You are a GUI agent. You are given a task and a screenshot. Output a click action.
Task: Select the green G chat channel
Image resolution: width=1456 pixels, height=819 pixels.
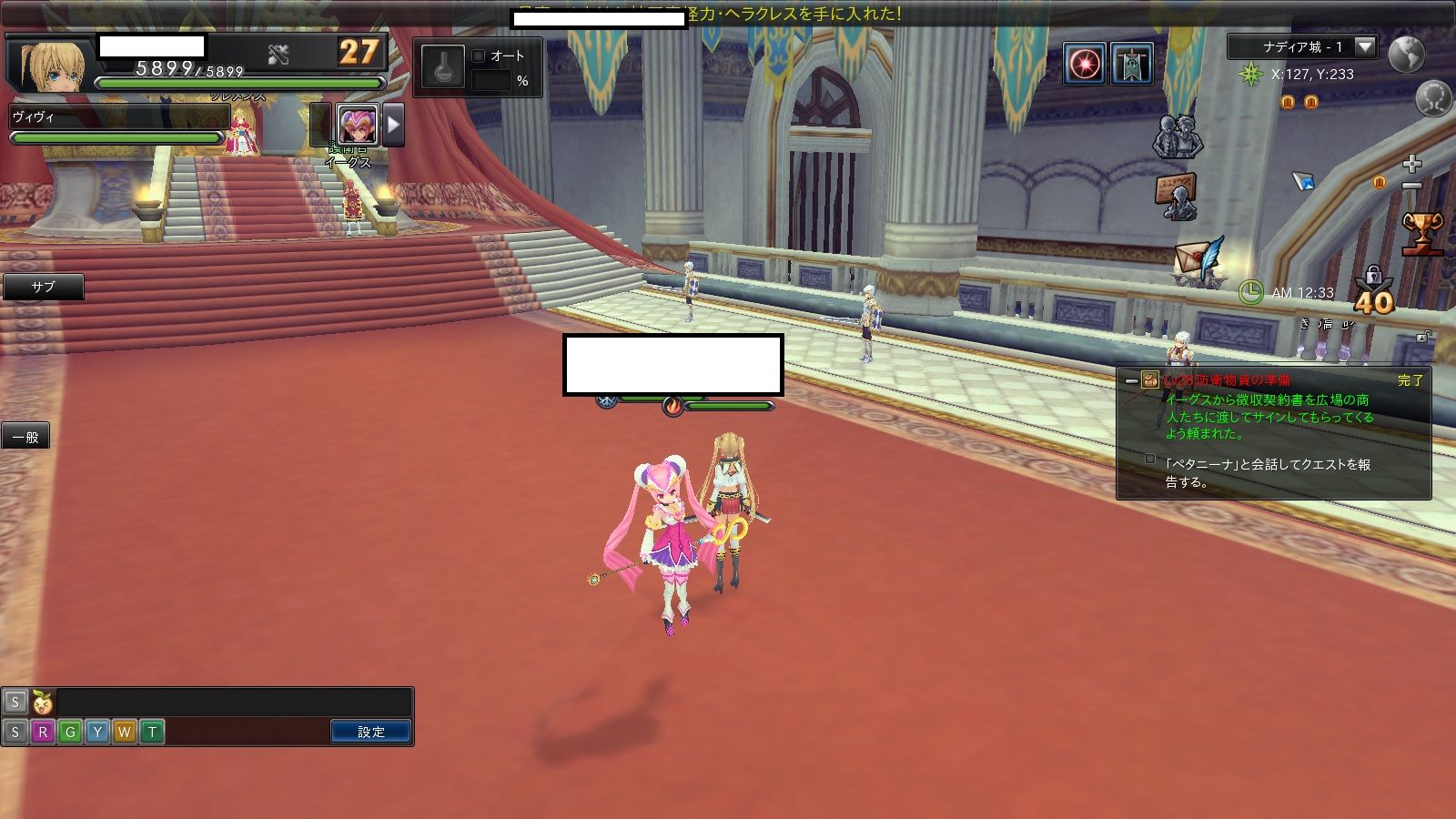(x=70, y=732)
